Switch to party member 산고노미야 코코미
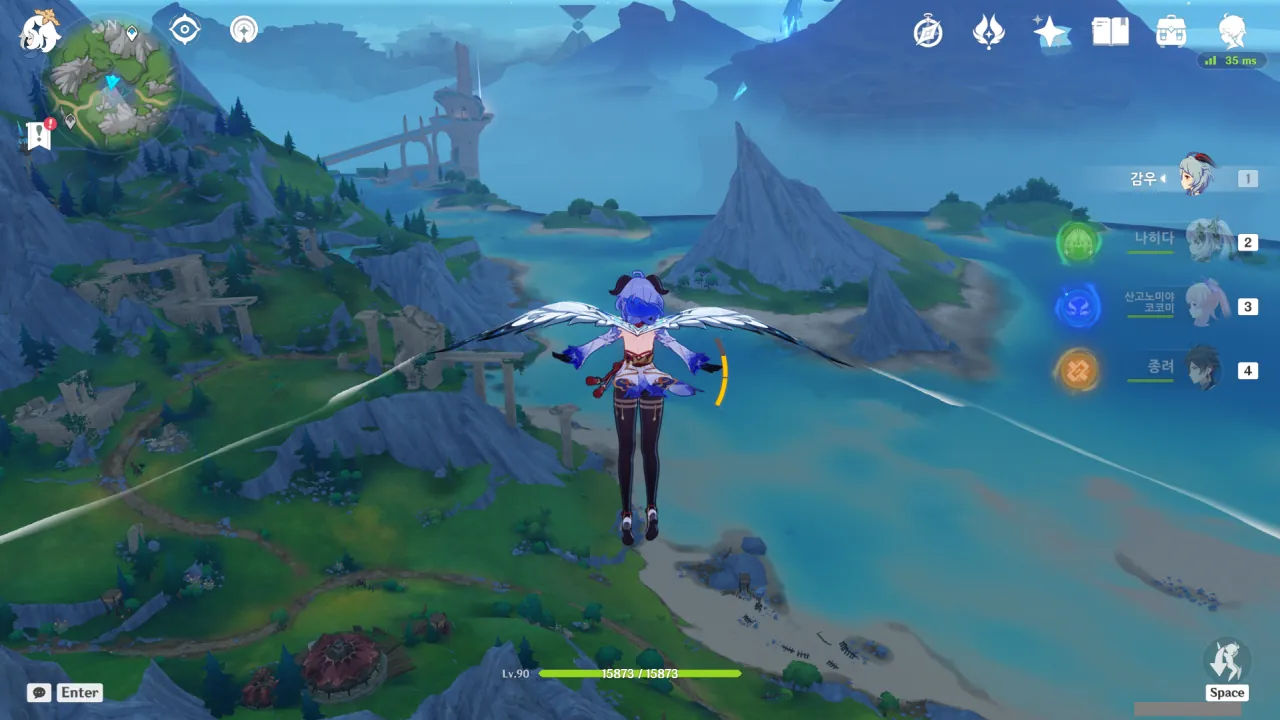1280x720 pixels. (1207, 305)
